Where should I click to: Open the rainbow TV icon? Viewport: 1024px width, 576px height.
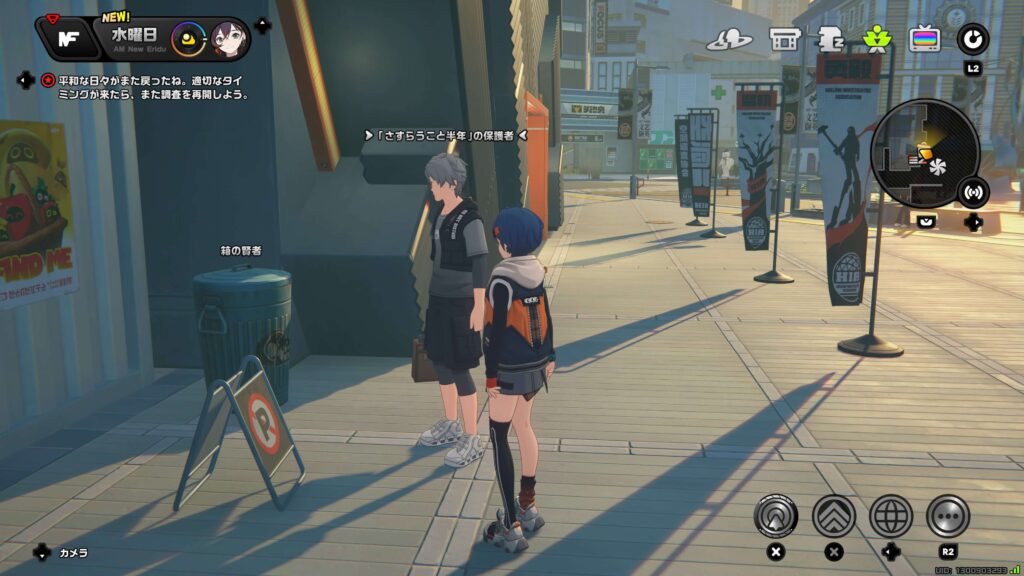(x=924, y=39)
